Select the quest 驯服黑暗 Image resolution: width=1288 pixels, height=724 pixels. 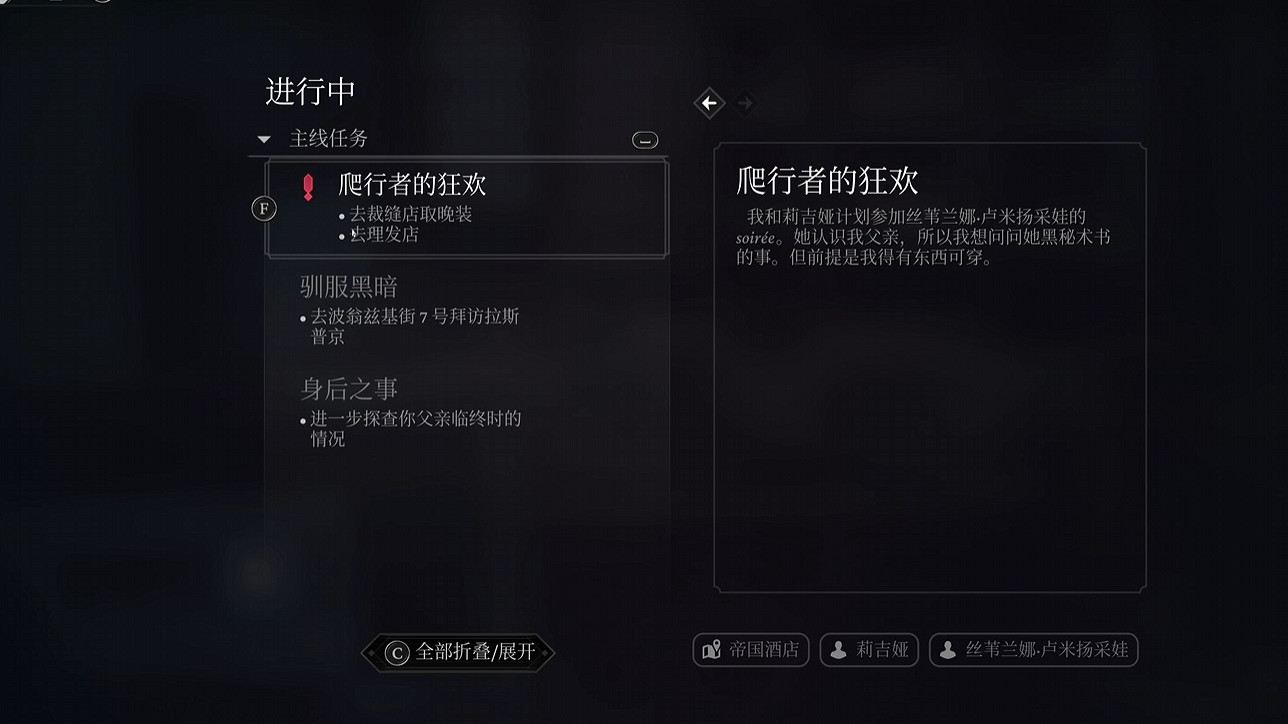346,287
